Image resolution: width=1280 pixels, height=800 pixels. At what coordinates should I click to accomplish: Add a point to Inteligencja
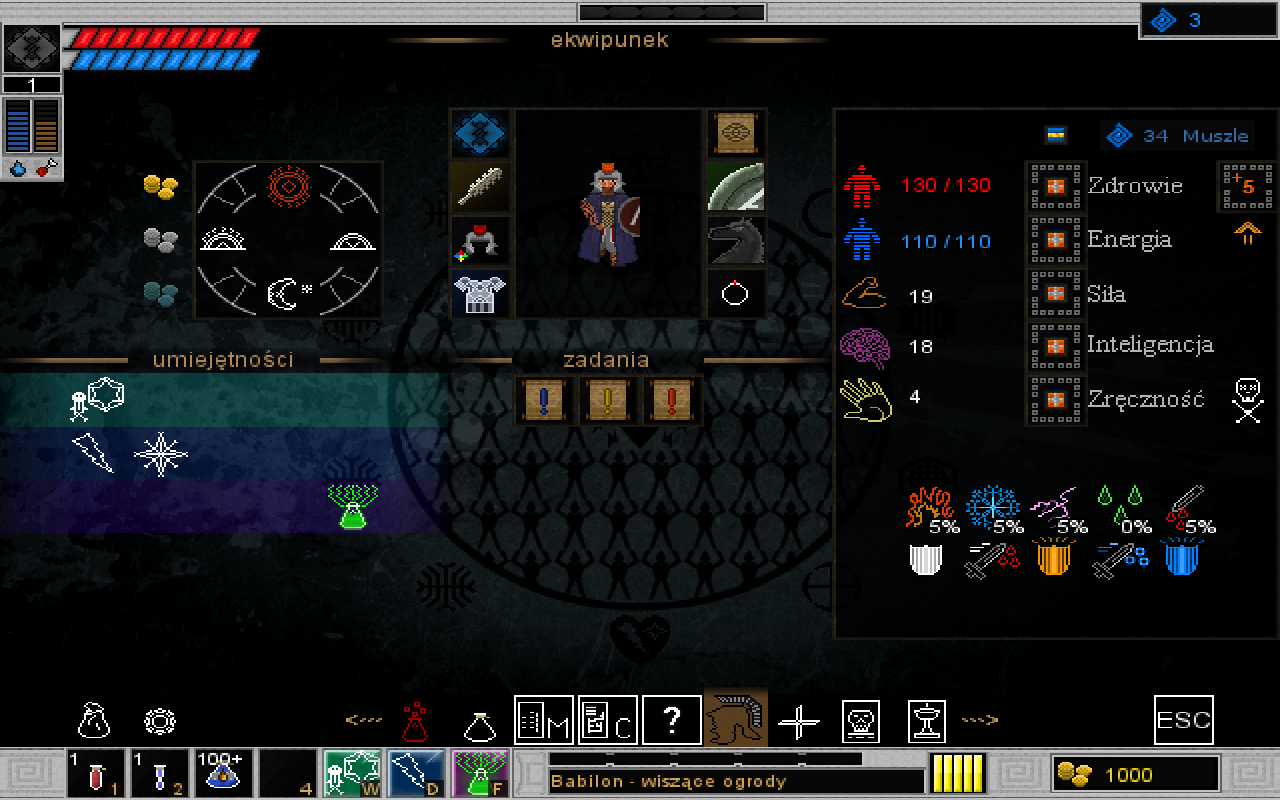(1054, 346)
